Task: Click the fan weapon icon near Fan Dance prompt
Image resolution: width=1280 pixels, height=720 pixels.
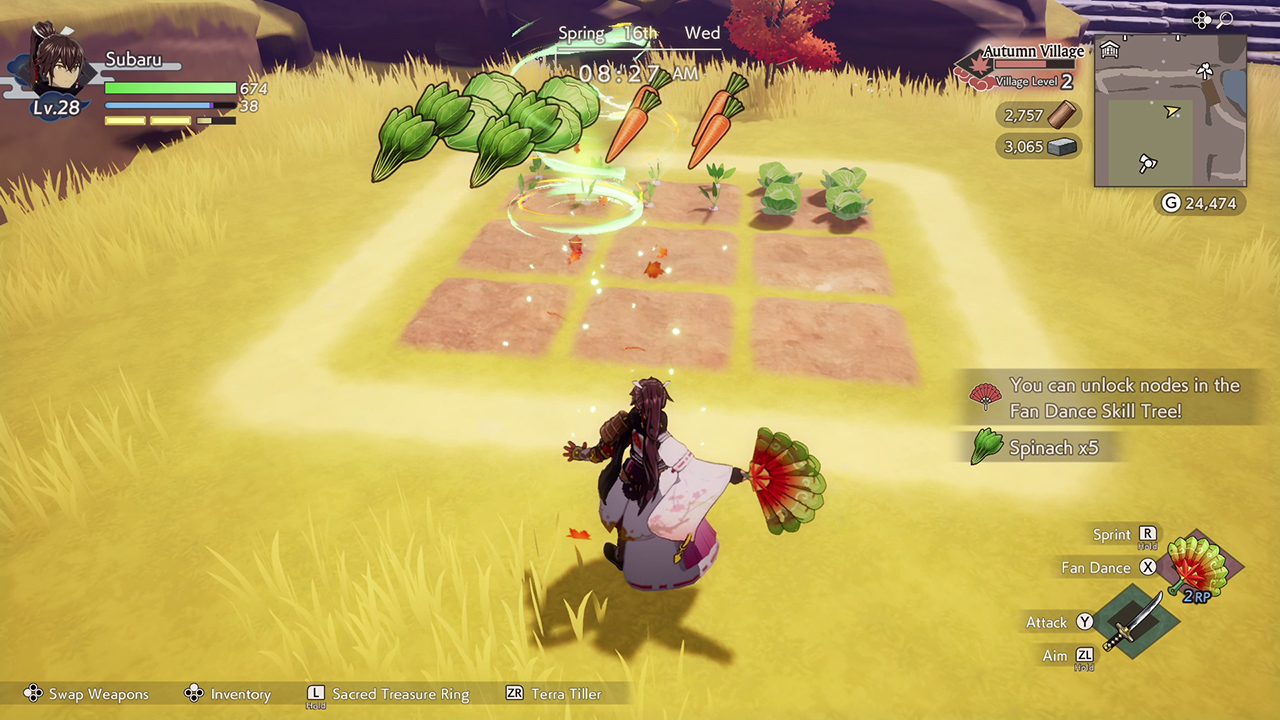Action: (x=1196, y=567)
